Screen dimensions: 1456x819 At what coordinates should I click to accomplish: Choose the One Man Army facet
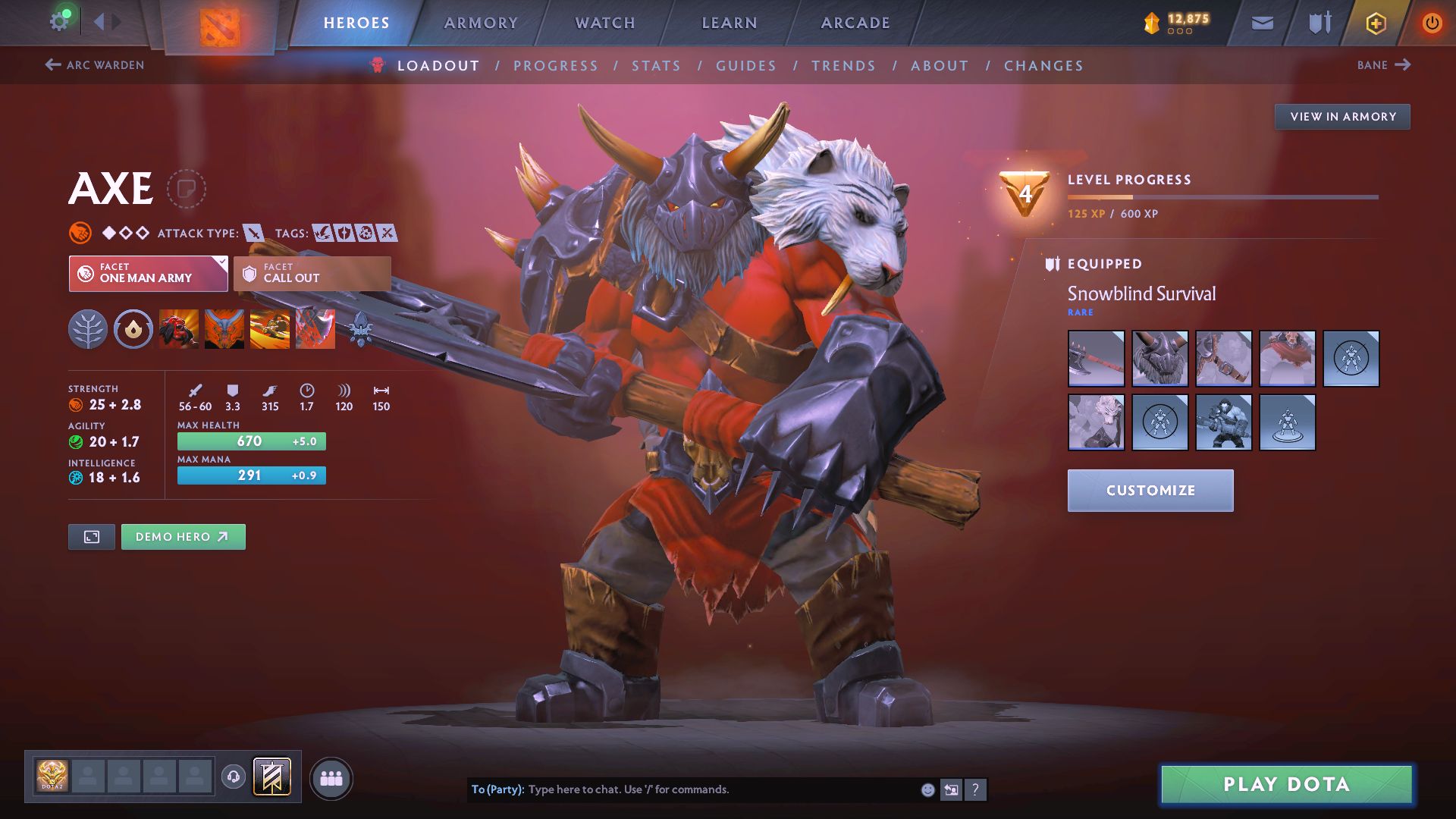tap(149, 273)
